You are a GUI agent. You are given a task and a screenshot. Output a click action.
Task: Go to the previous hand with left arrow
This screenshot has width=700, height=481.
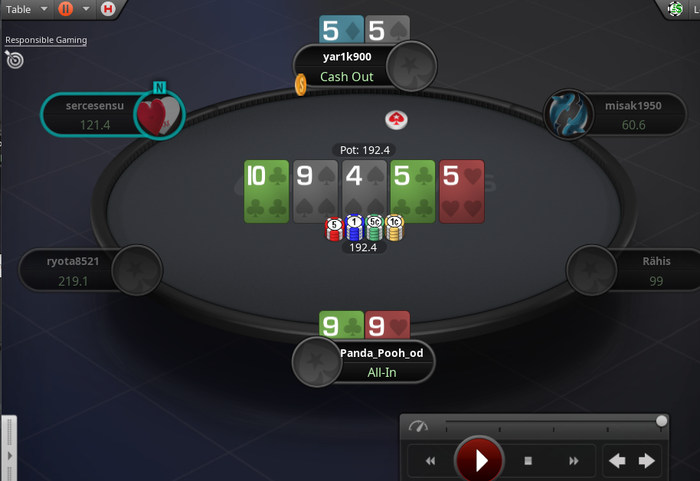coord(618,461)
